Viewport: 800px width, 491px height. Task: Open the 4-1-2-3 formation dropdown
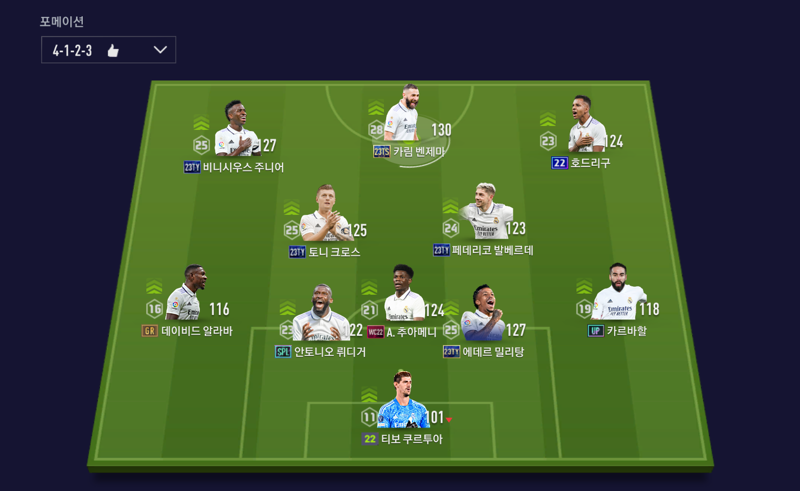click(108, 50)
